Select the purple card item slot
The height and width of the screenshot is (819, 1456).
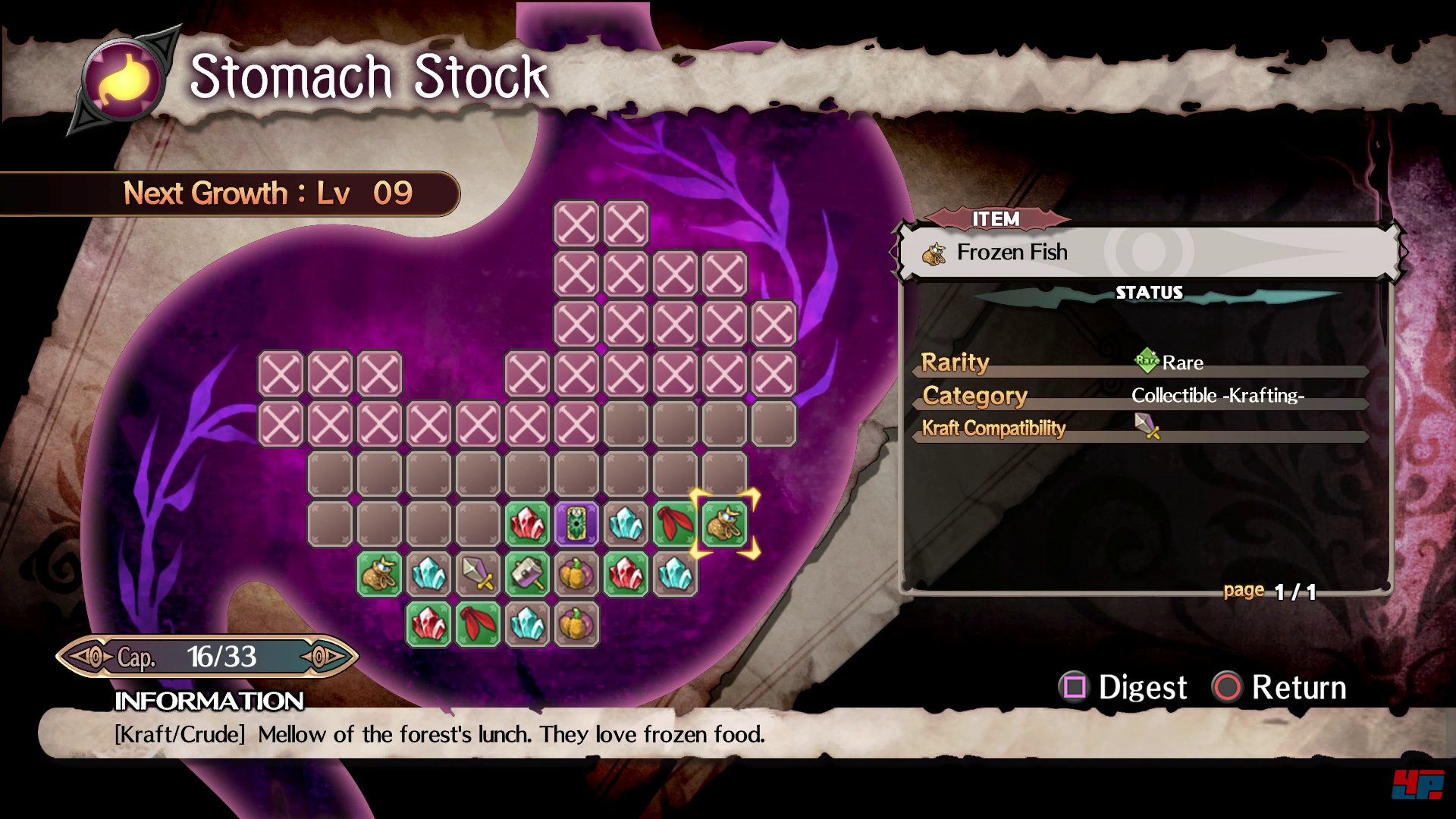(x=576, y=524)
